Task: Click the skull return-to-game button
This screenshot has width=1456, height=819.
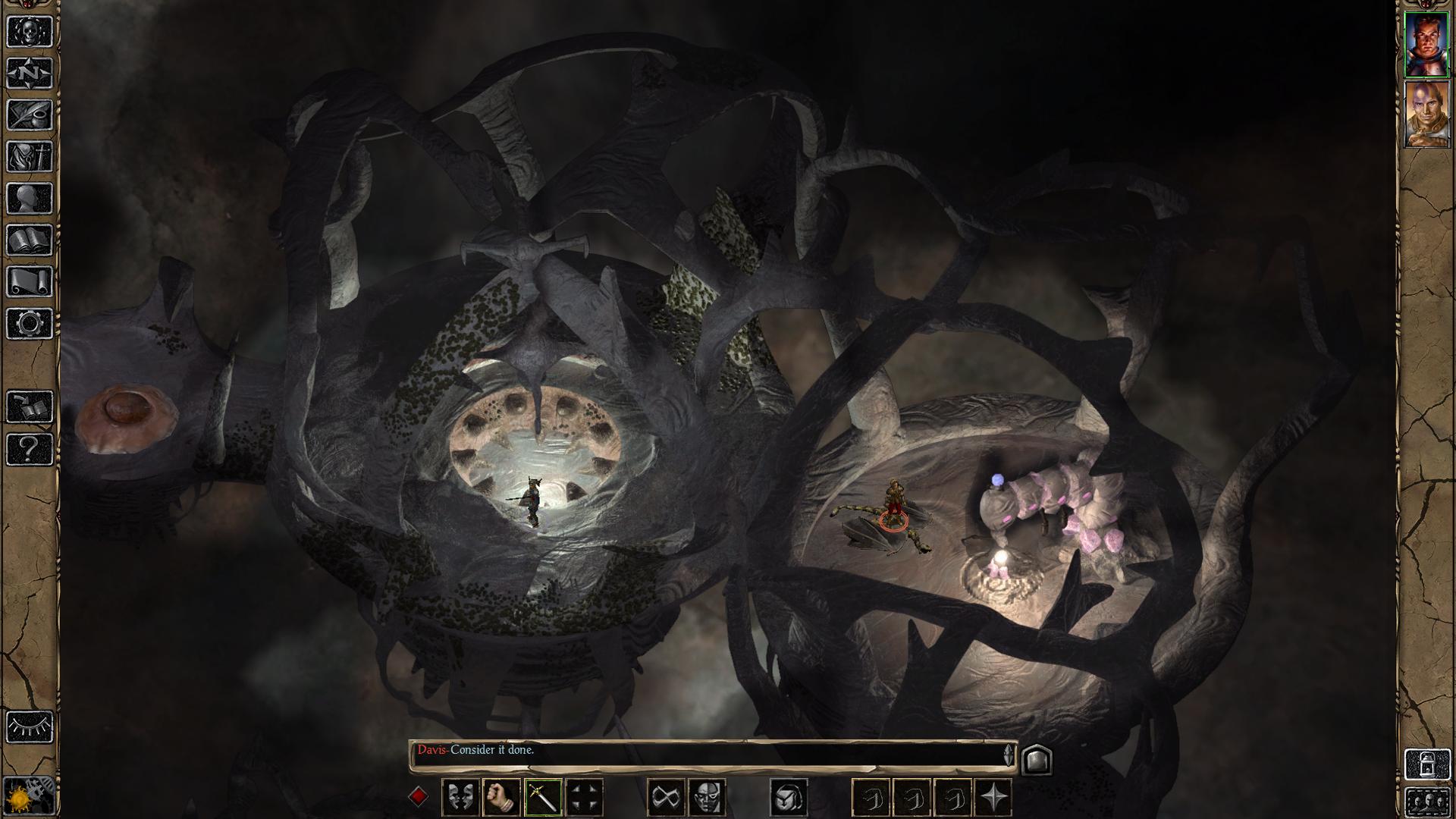Action: [x=30, y=31]
